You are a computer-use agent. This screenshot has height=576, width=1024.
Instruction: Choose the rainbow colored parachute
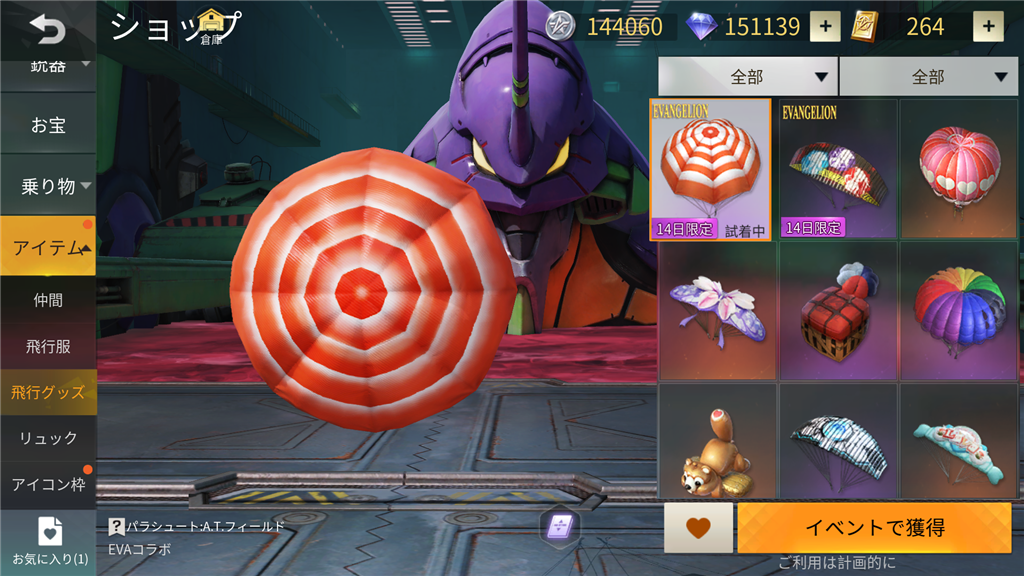coord(959,310)
